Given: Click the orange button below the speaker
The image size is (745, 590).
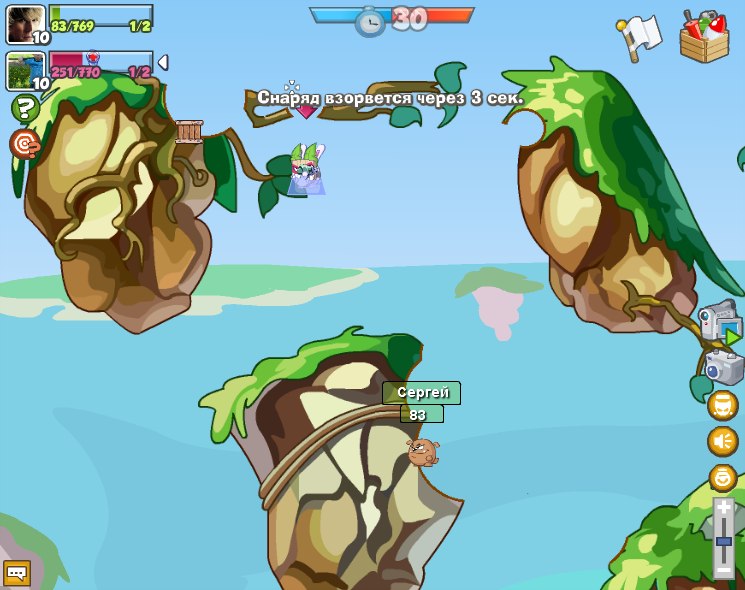Looking at the screenshot, I should [x=722, y=477].
